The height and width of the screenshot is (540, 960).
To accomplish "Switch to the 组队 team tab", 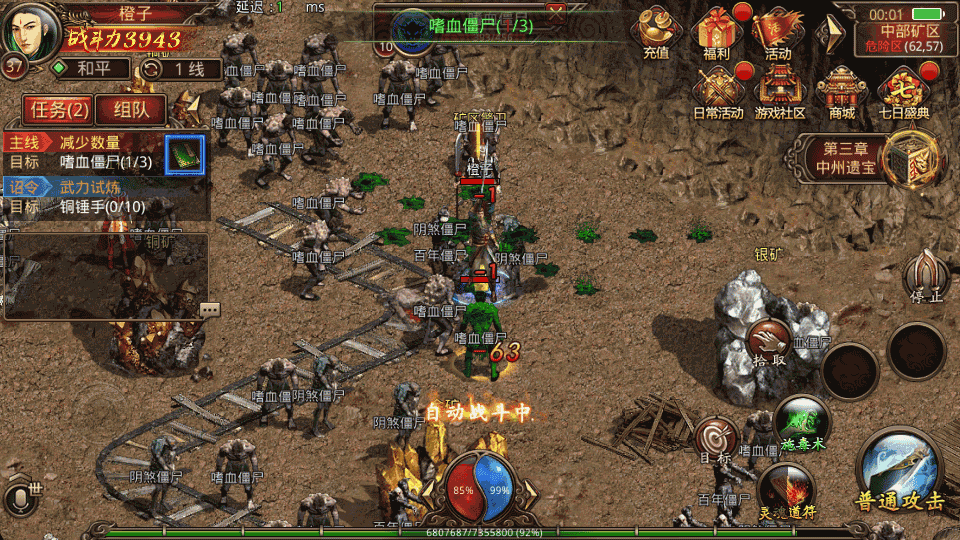I will pyautogui.click(x=130, y=109).
